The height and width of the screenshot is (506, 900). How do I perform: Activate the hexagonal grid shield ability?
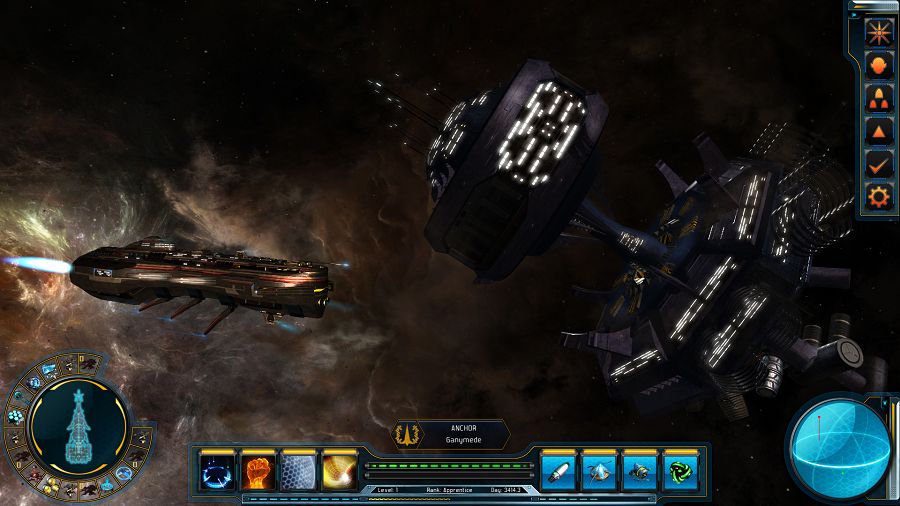pos(299,471)
